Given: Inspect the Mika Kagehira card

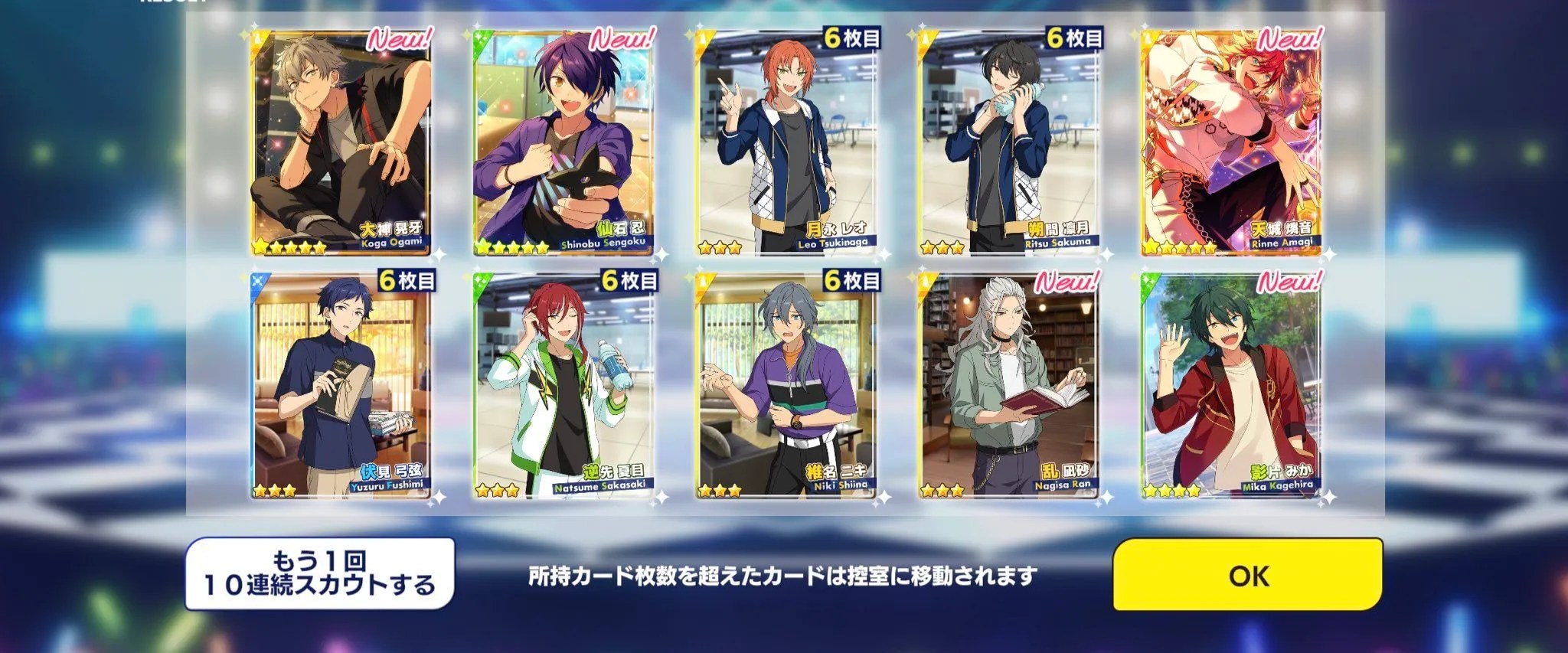Looking at the screenshot, I should (x=1231, y=385).
